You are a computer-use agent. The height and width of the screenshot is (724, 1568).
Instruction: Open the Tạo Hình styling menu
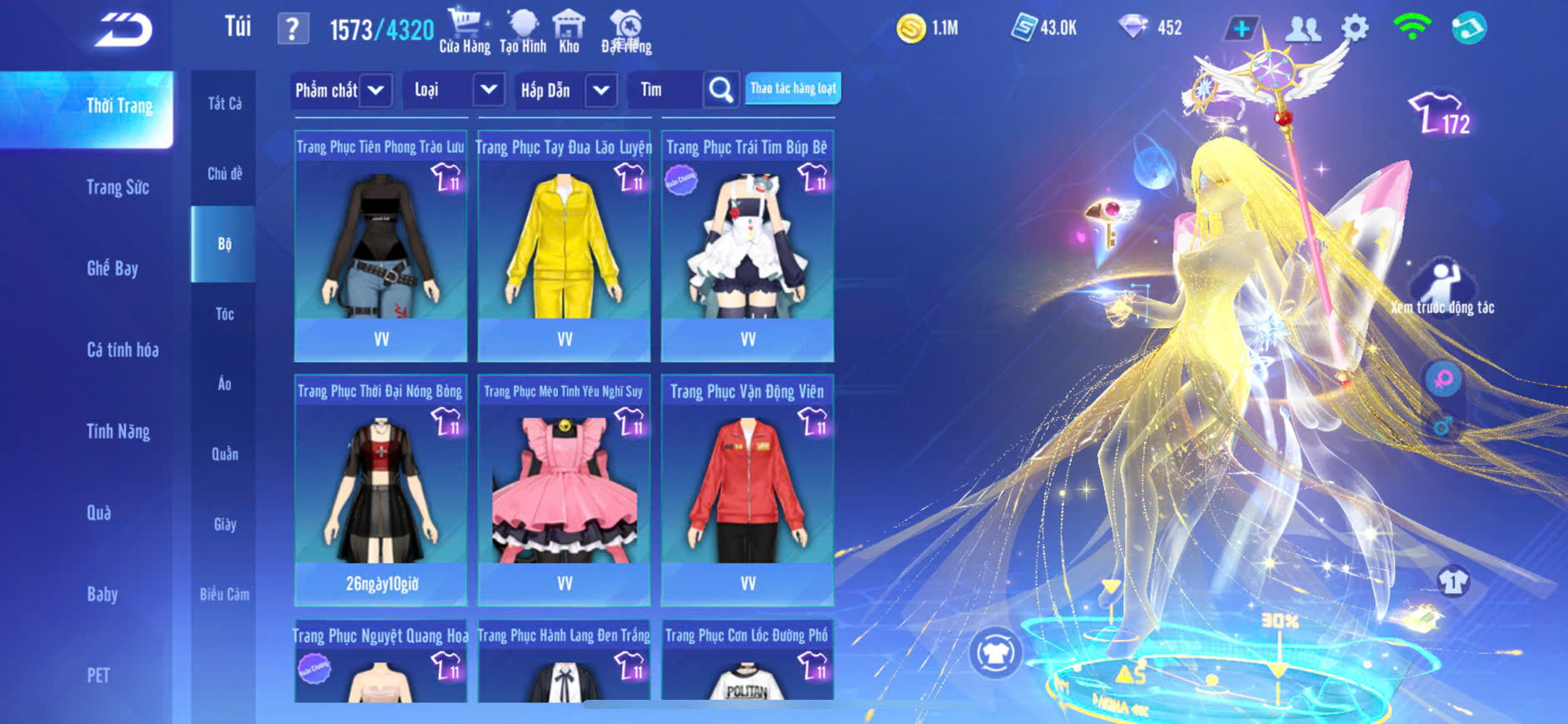coord(523,31)
